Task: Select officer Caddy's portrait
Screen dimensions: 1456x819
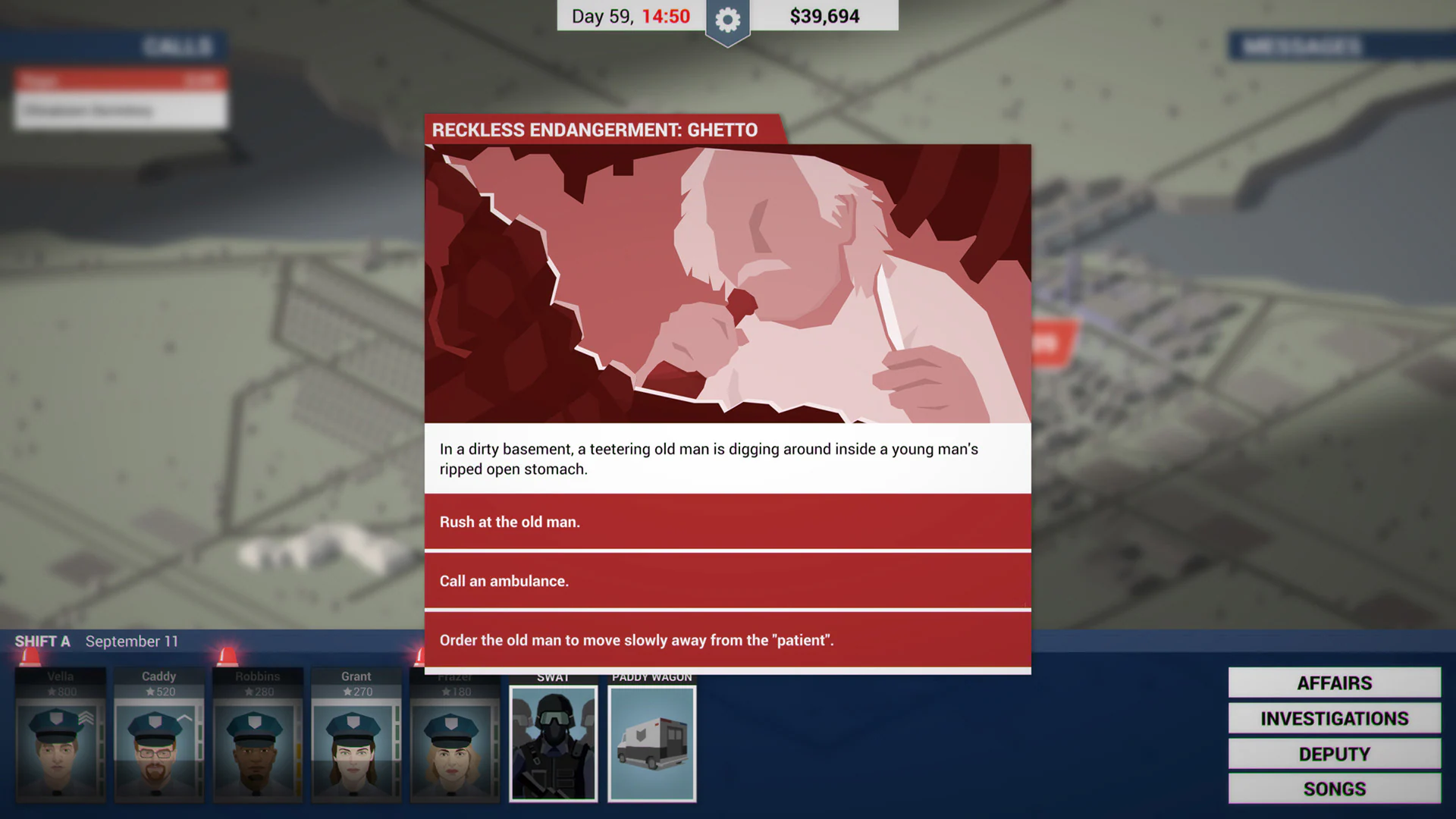Action: (158, 747)
